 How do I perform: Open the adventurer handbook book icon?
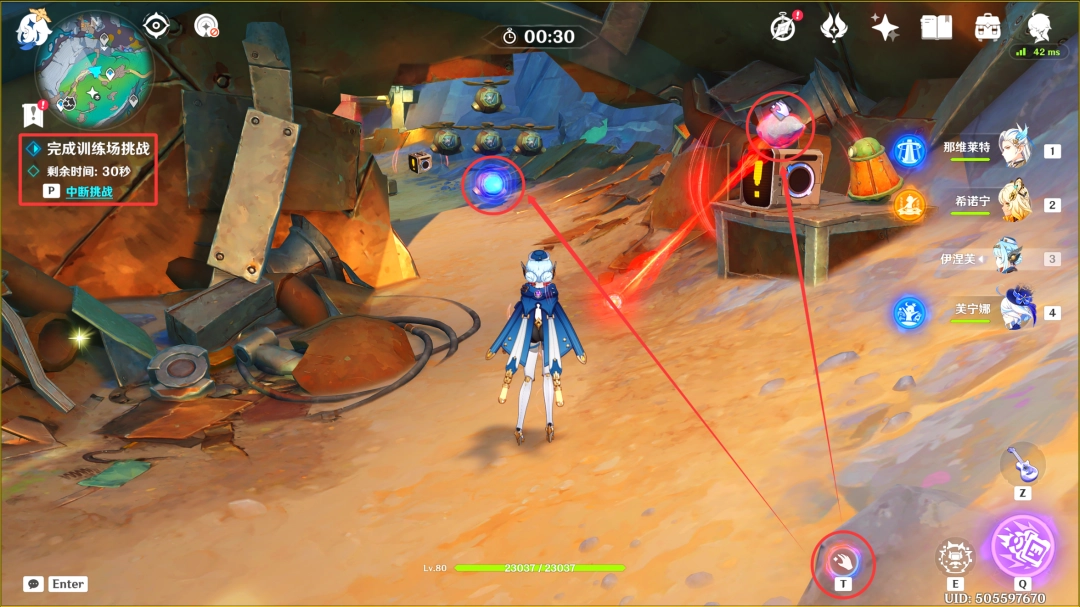click(936, 27)
